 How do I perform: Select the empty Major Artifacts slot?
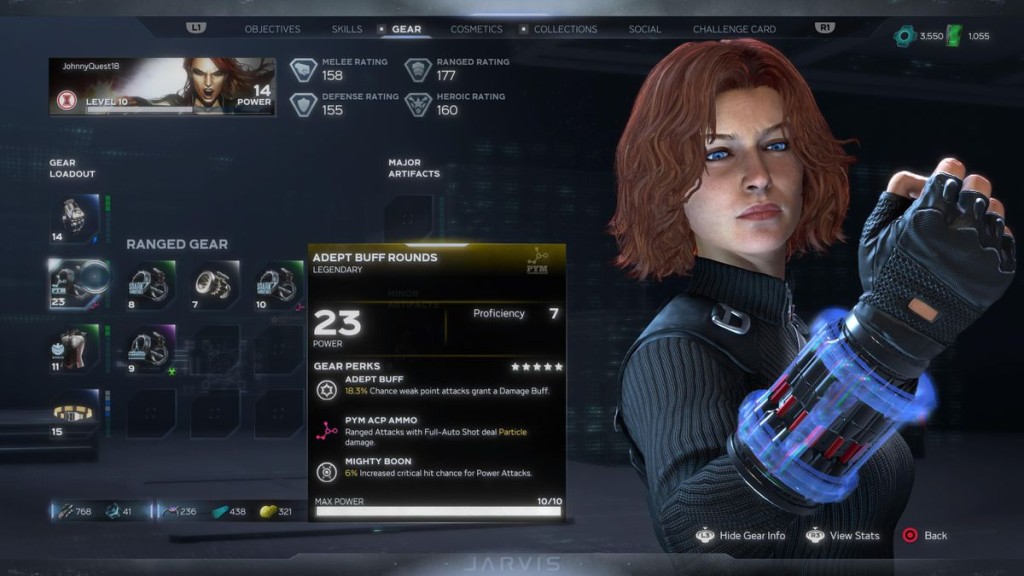409,214
